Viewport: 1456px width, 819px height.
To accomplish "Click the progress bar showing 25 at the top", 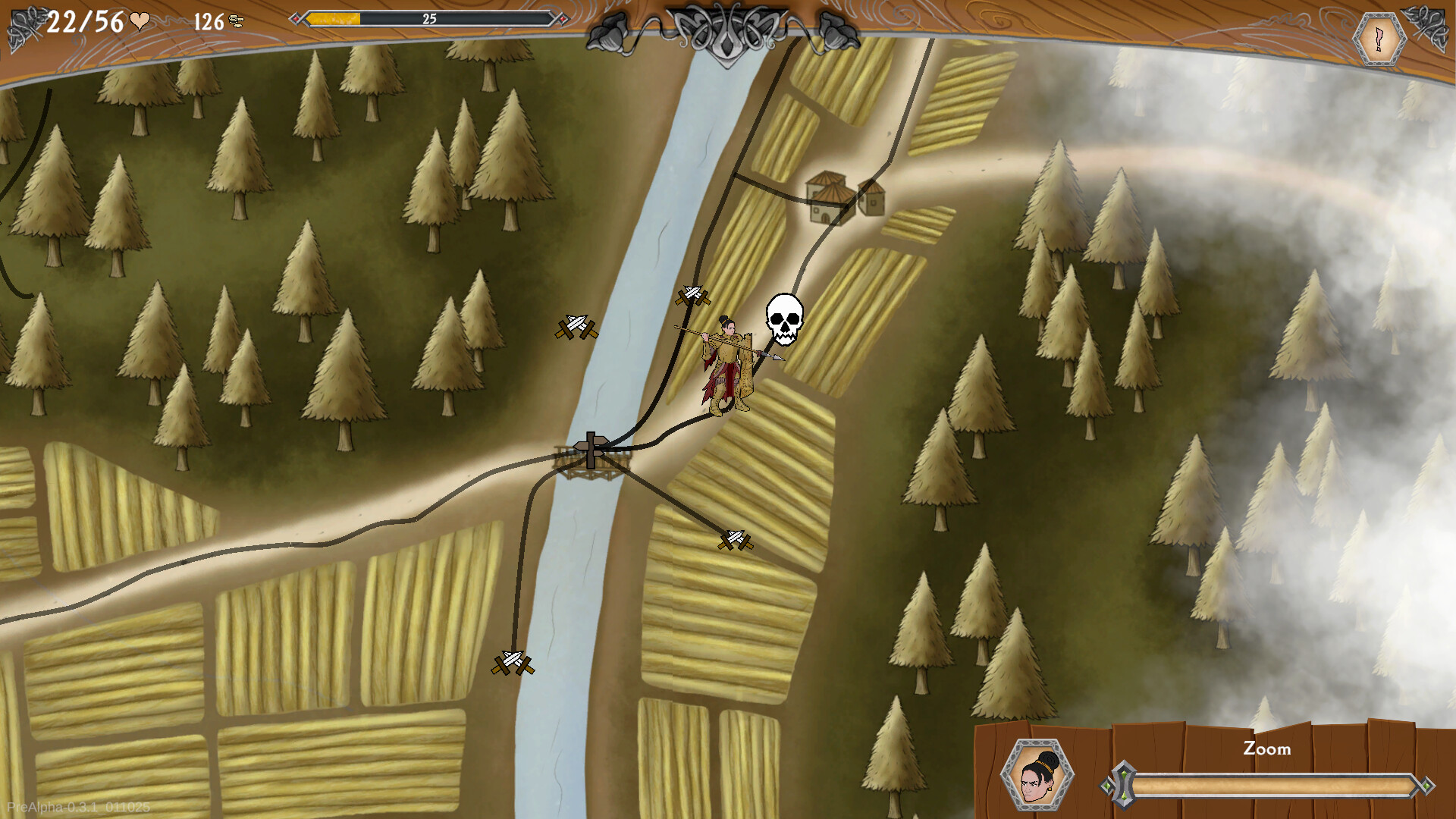I will click(x=429, y=19).
